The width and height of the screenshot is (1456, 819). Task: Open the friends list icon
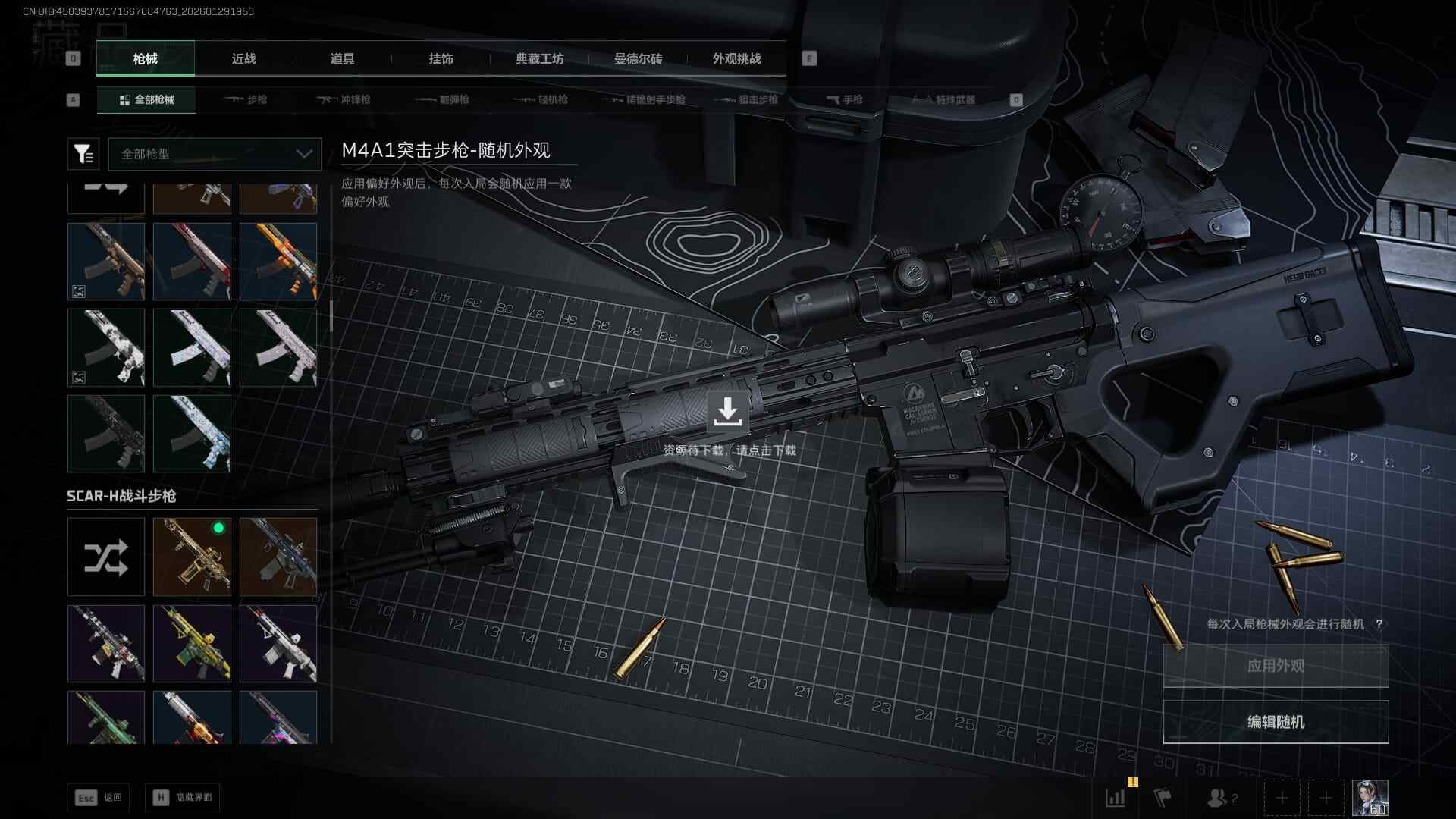[1221, 798]
